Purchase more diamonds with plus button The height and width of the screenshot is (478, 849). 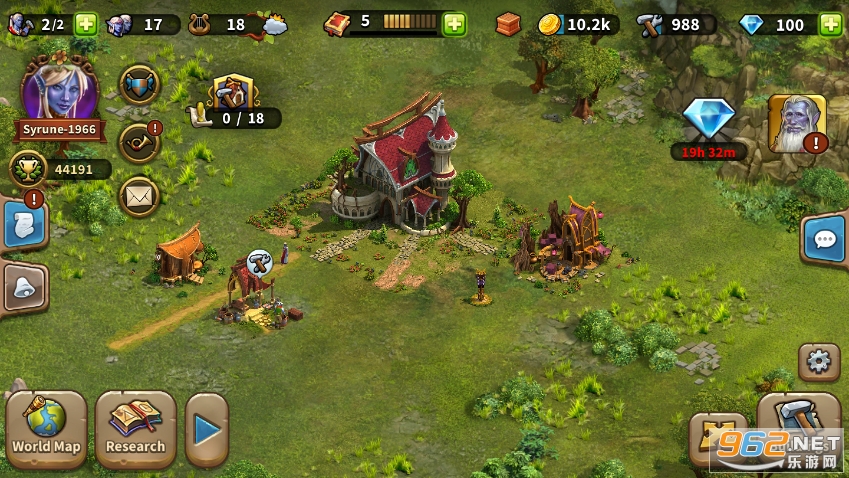[830, 24]
